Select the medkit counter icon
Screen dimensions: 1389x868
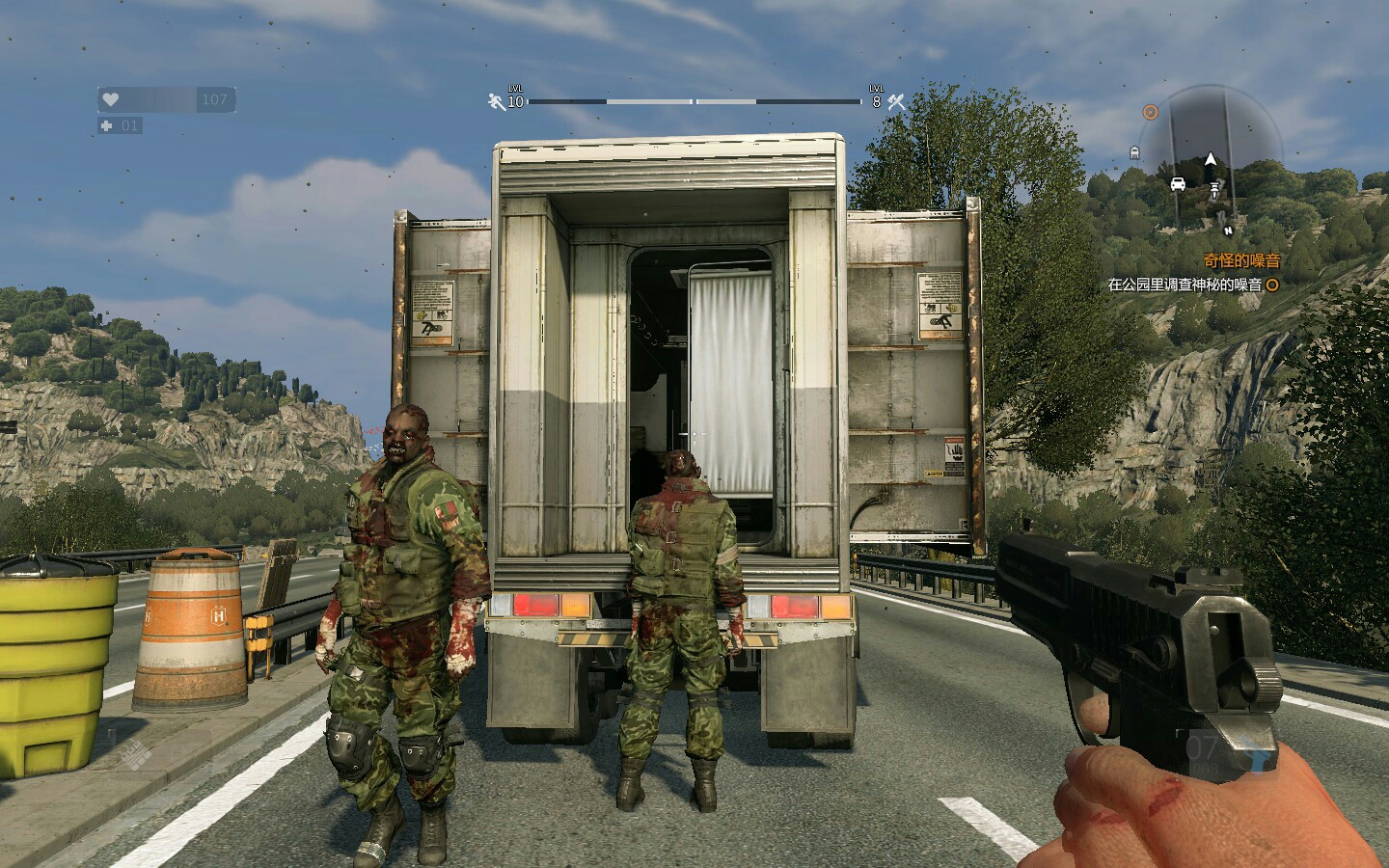point(107,125)
